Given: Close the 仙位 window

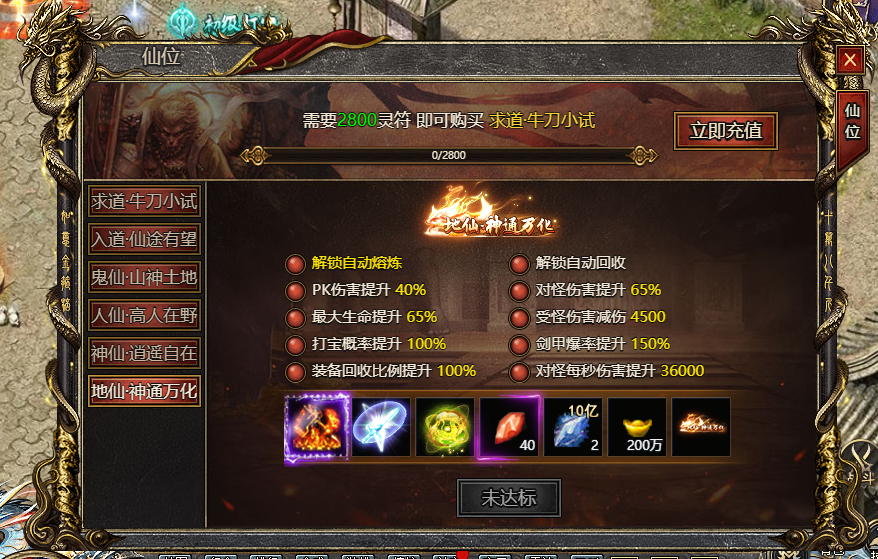Looking at the screenshot, I should [850, 60].
